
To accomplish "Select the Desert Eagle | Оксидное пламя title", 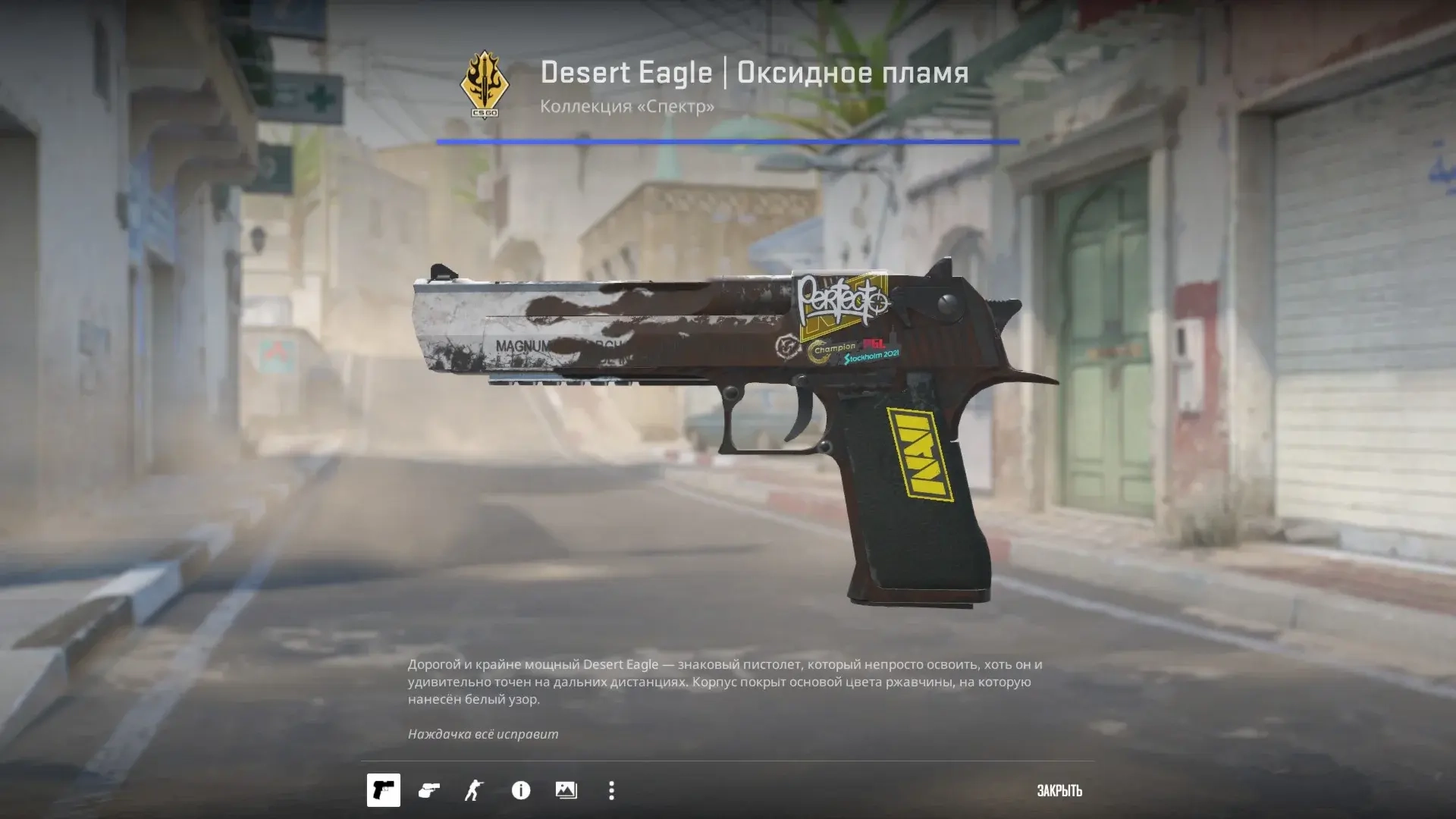I will (x=755, y=73).
